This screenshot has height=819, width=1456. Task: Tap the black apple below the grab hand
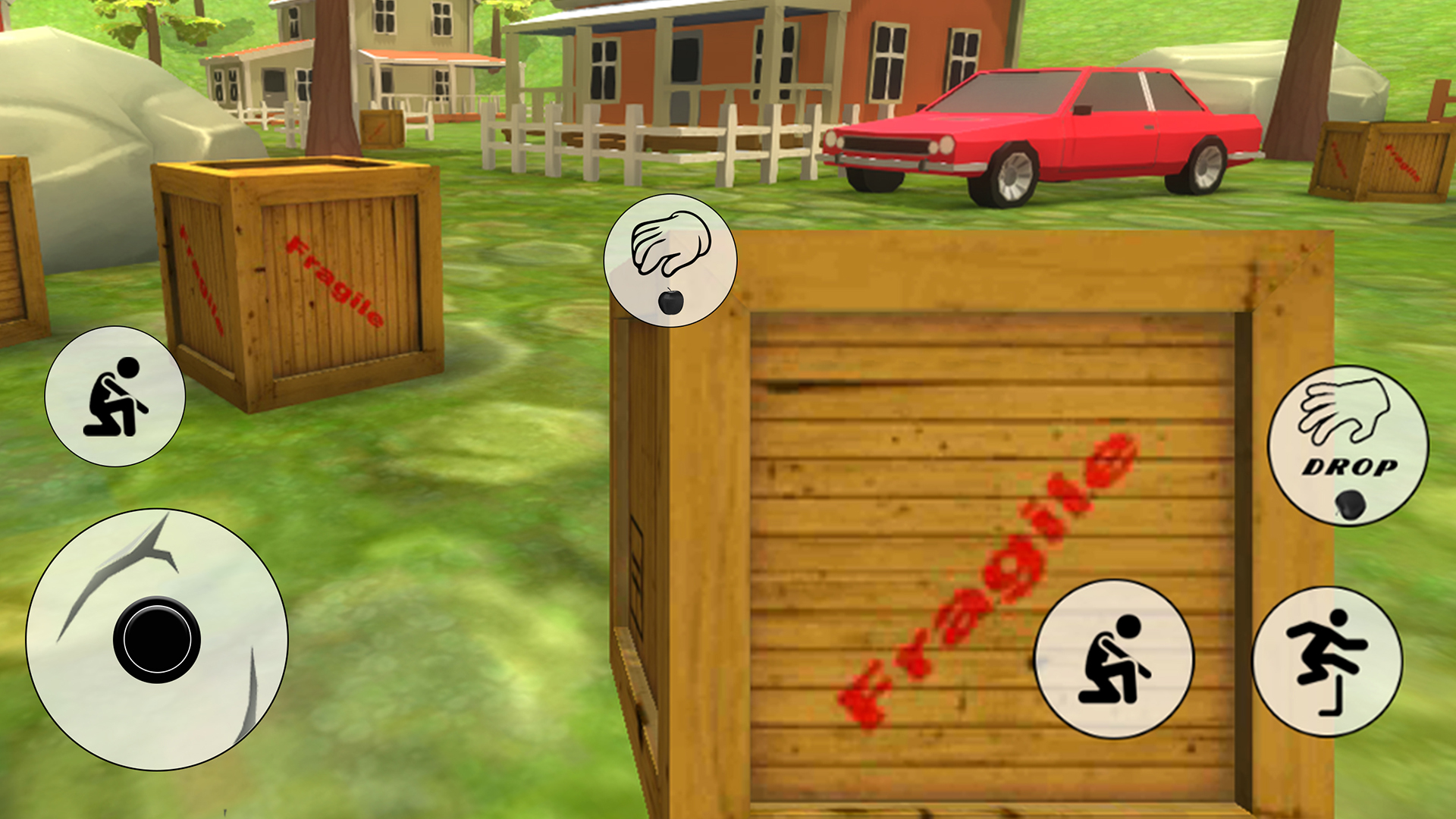669,302
